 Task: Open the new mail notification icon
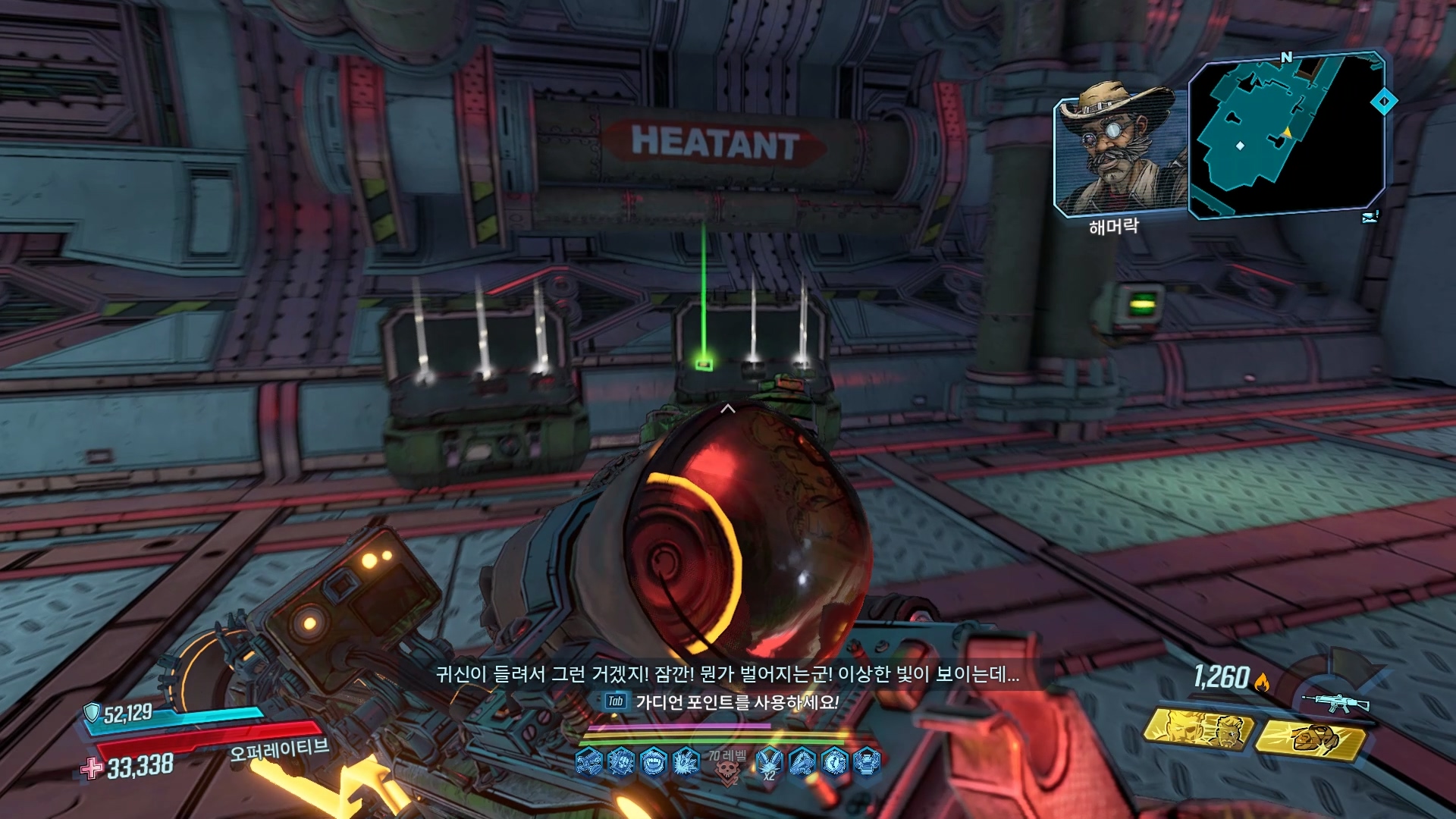pyautogui.click(x=1370, y=218)
